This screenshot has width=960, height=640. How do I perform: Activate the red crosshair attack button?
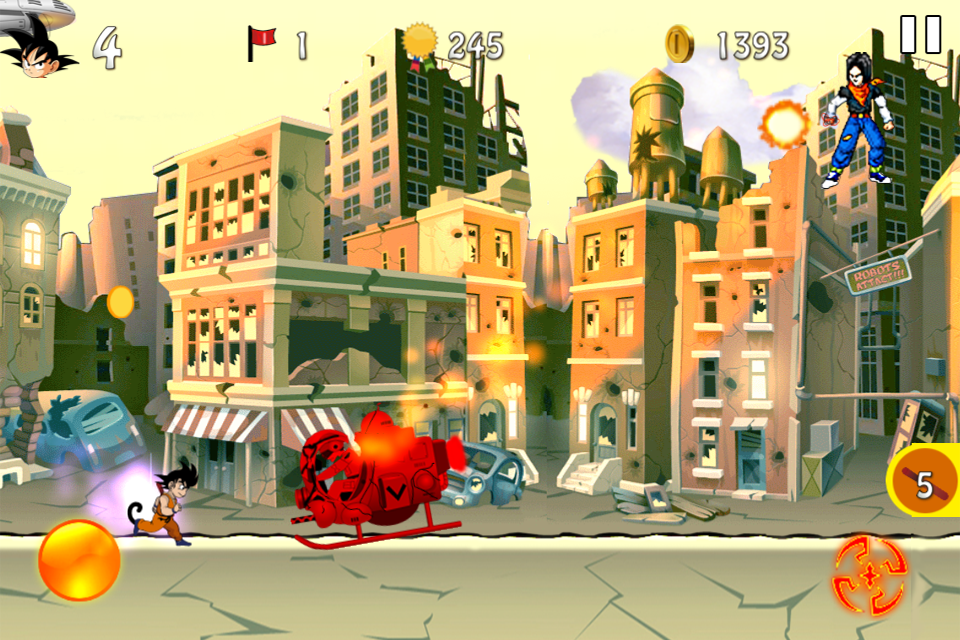coord(869,571)
